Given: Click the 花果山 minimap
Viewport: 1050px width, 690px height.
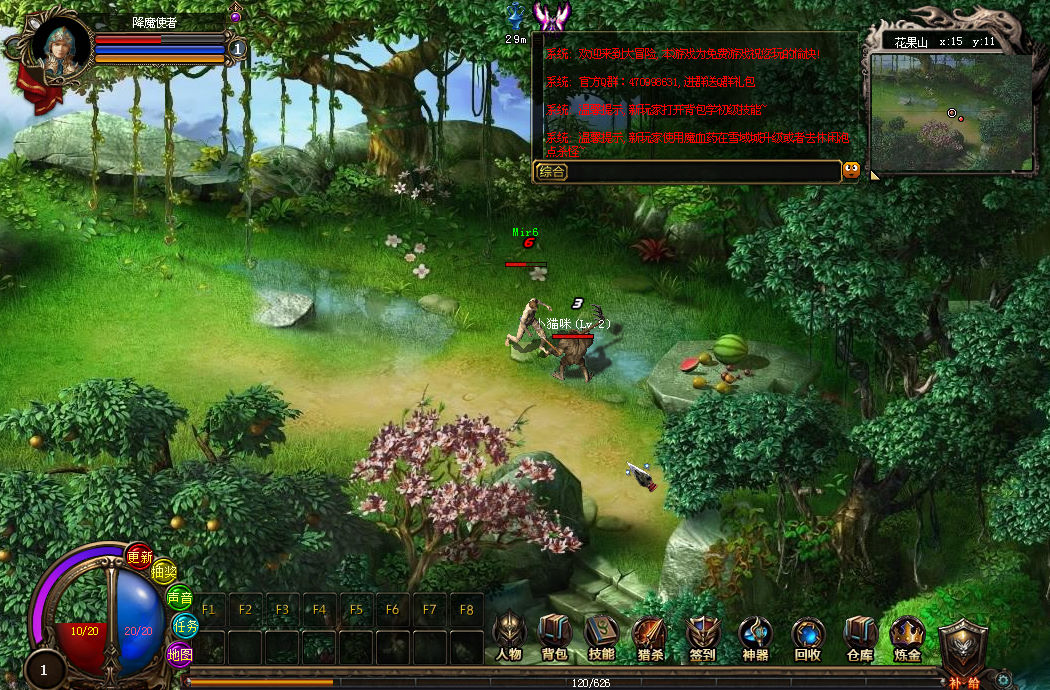Looking at the screenshot, I should coord(950,112).
